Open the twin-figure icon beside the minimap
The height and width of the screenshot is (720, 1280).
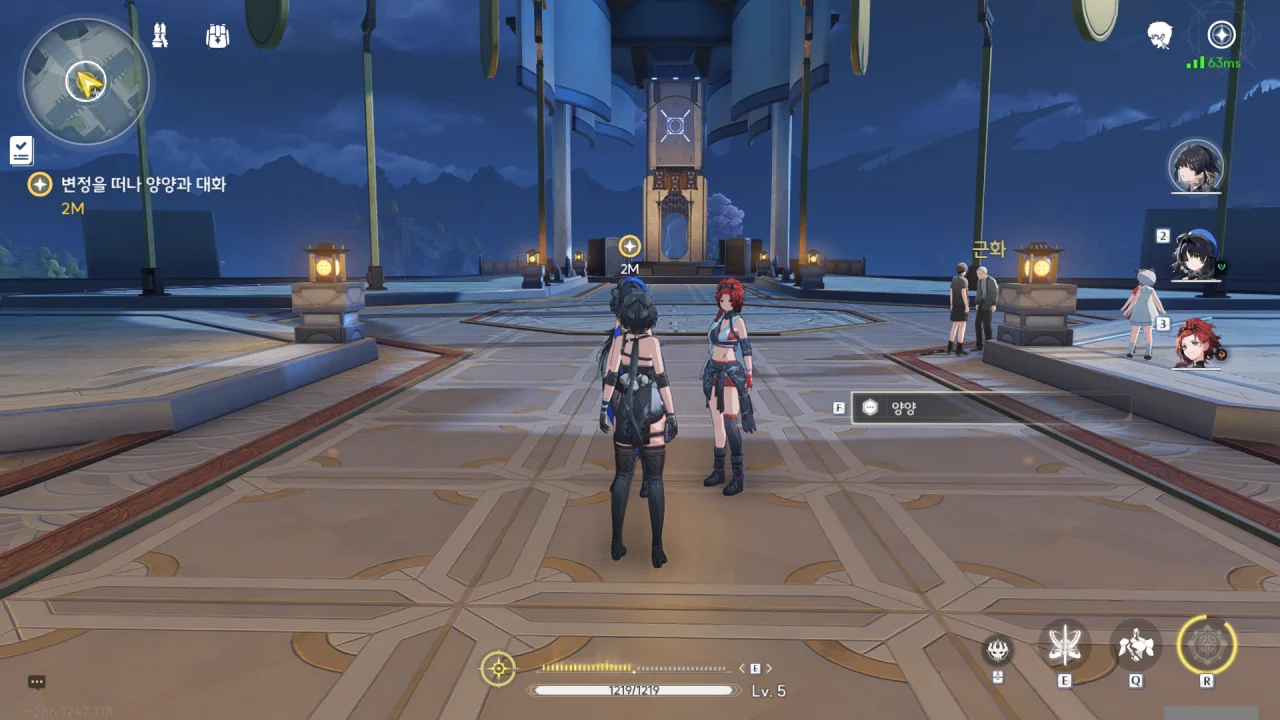pos(160,35)
